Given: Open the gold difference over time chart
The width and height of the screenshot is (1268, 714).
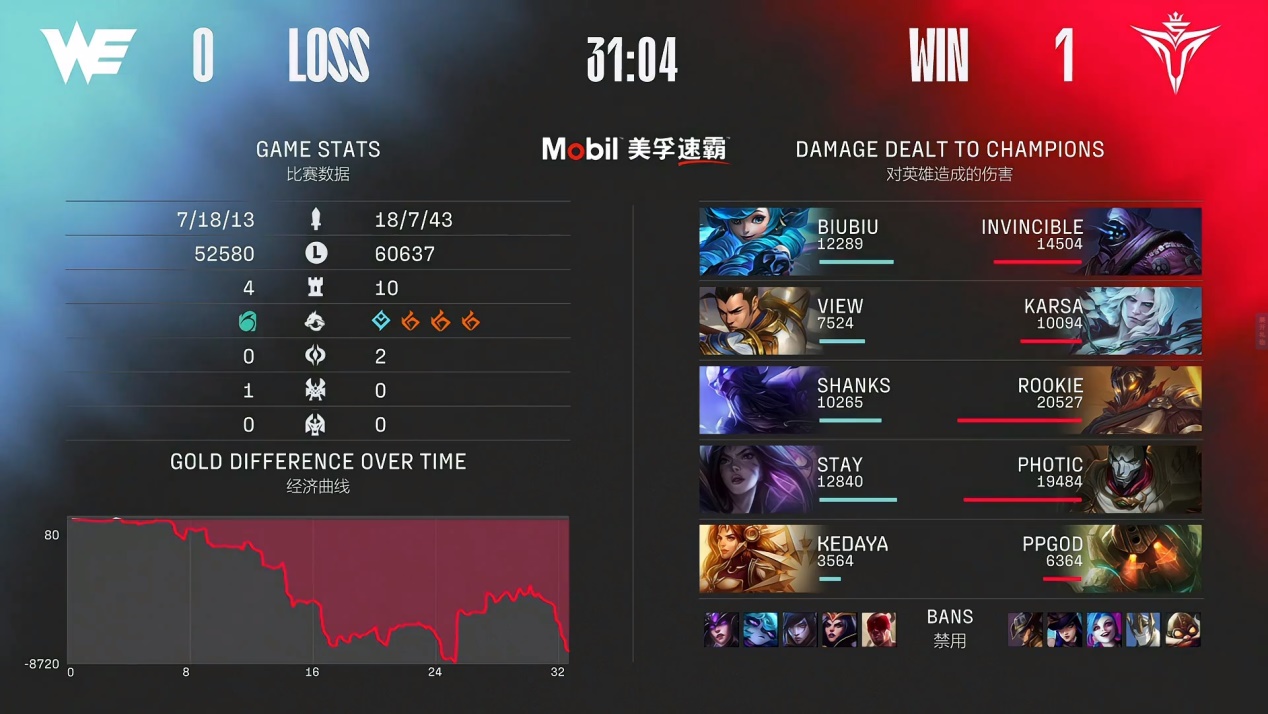Looking at the screenshot, I should click(318, 590).
